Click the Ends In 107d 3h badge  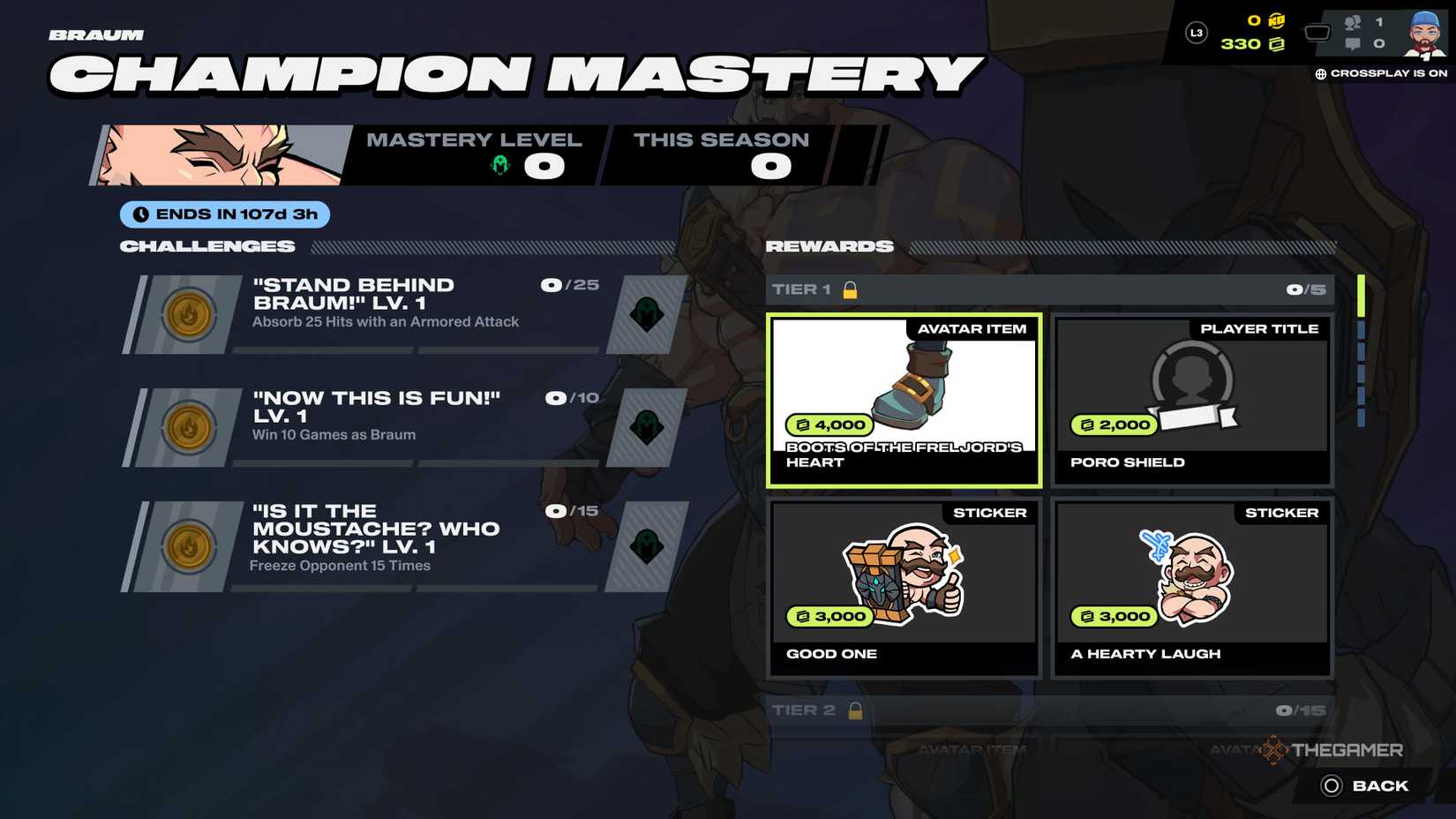224,214
